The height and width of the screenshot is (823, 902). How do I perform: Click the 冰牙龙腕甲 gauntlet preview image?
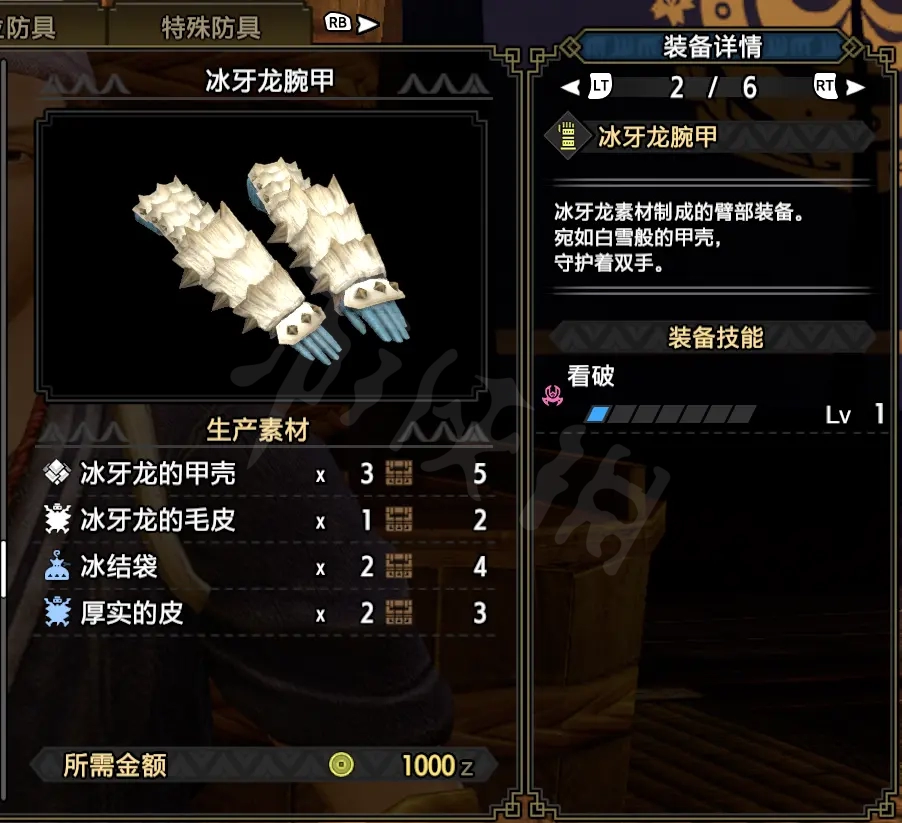268,255
